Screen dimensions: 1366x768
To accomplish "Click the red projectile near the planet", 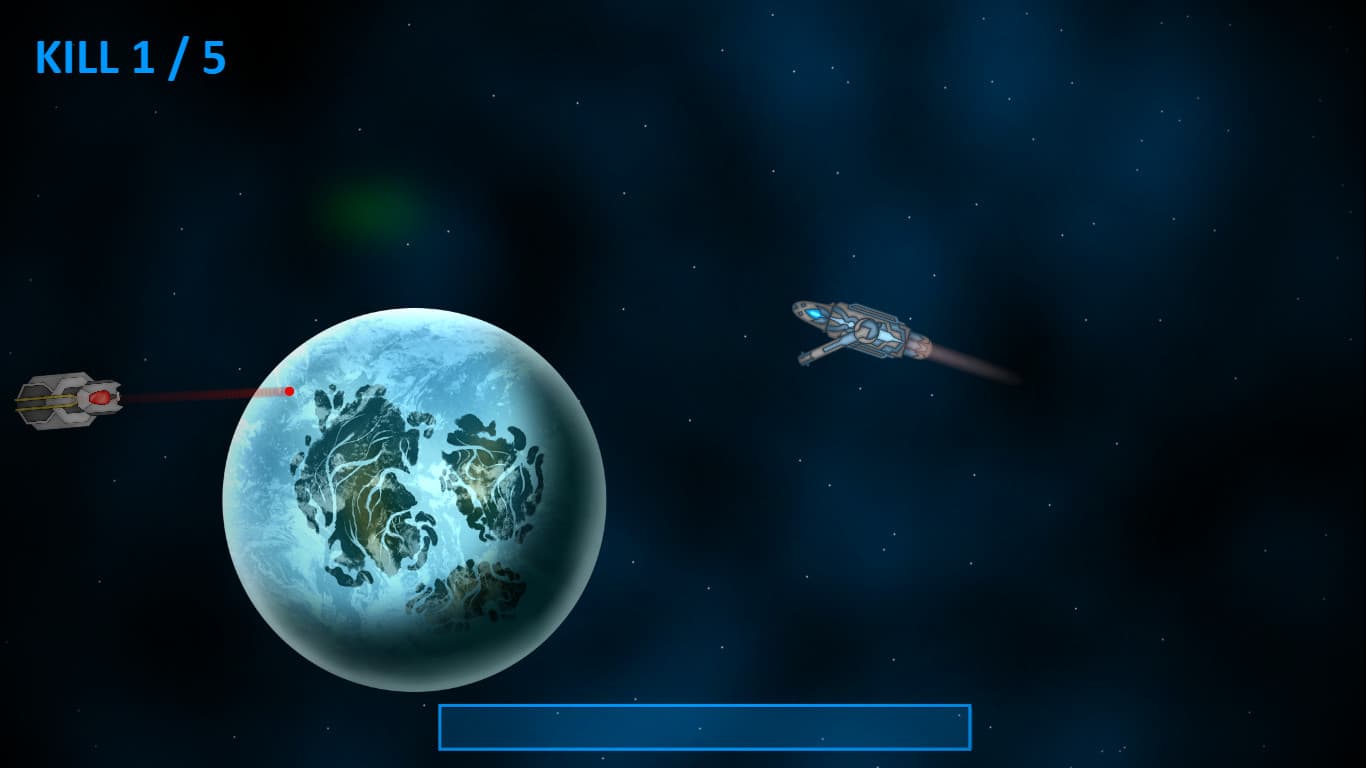I will coord(289,391).
